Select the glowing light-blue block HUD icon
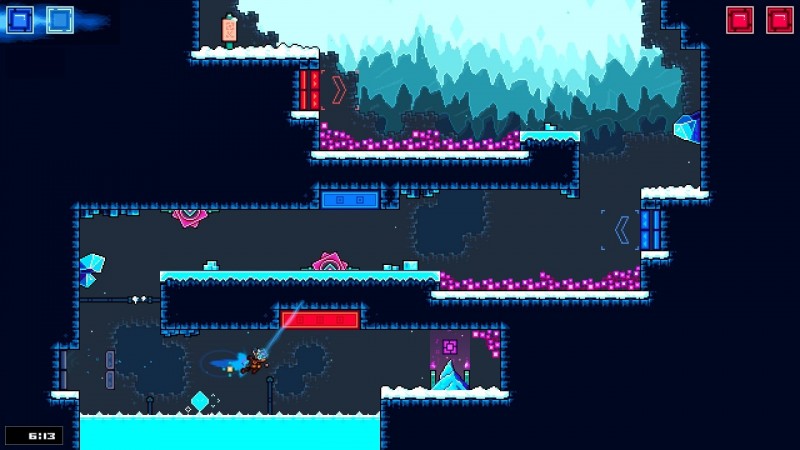 point(60,20)
